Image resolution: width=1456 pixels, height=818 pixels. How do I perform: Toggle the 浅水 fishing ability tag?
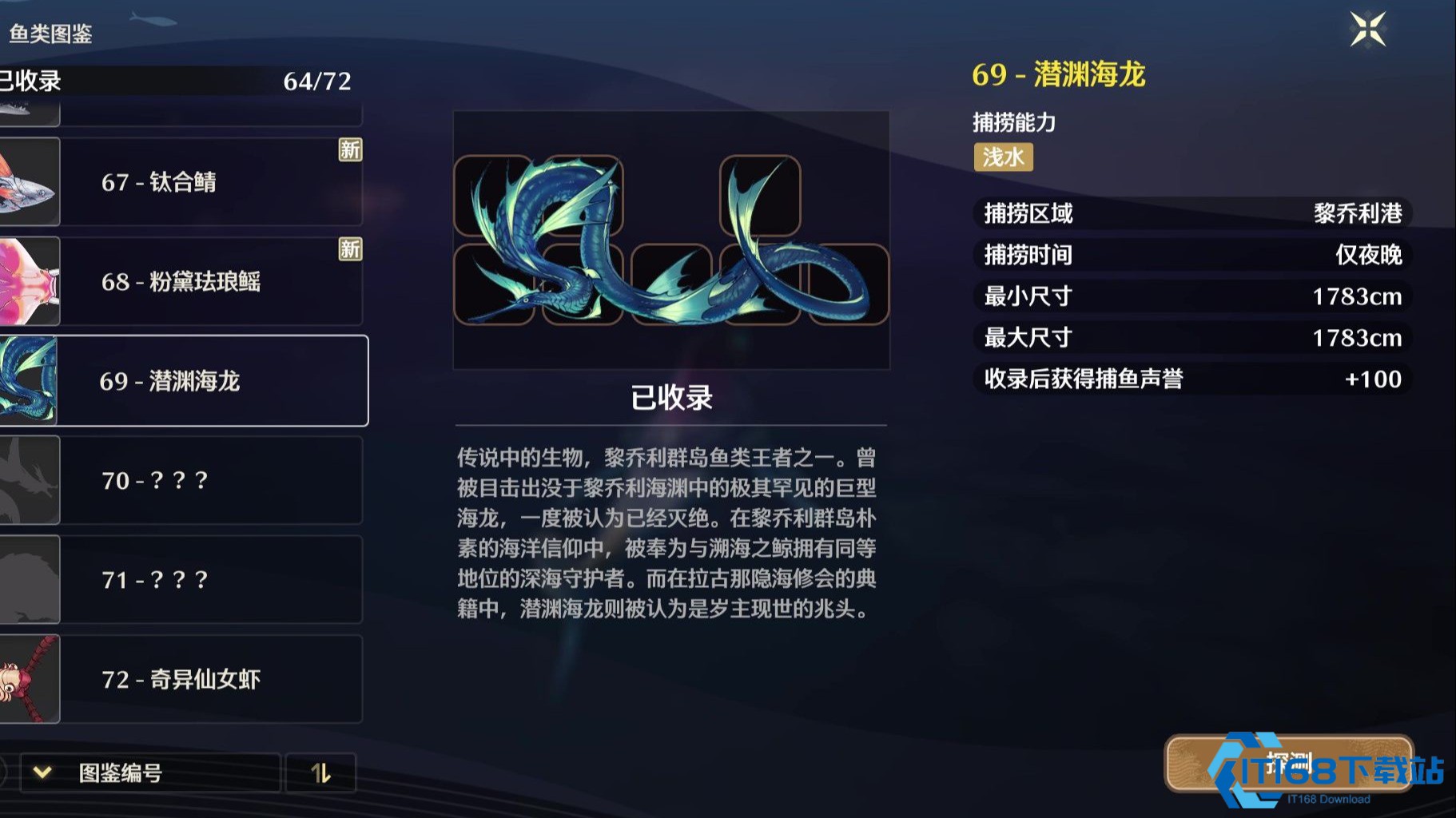coord(1003,157)
